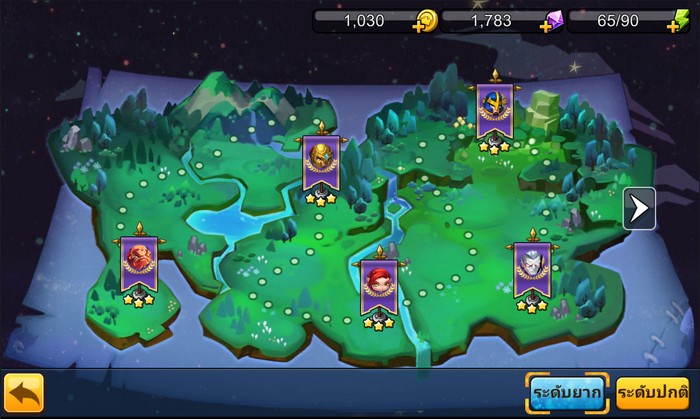700x419 pixels.
Task: Go to the next map page arrow
Action: (x=639, y=209)
